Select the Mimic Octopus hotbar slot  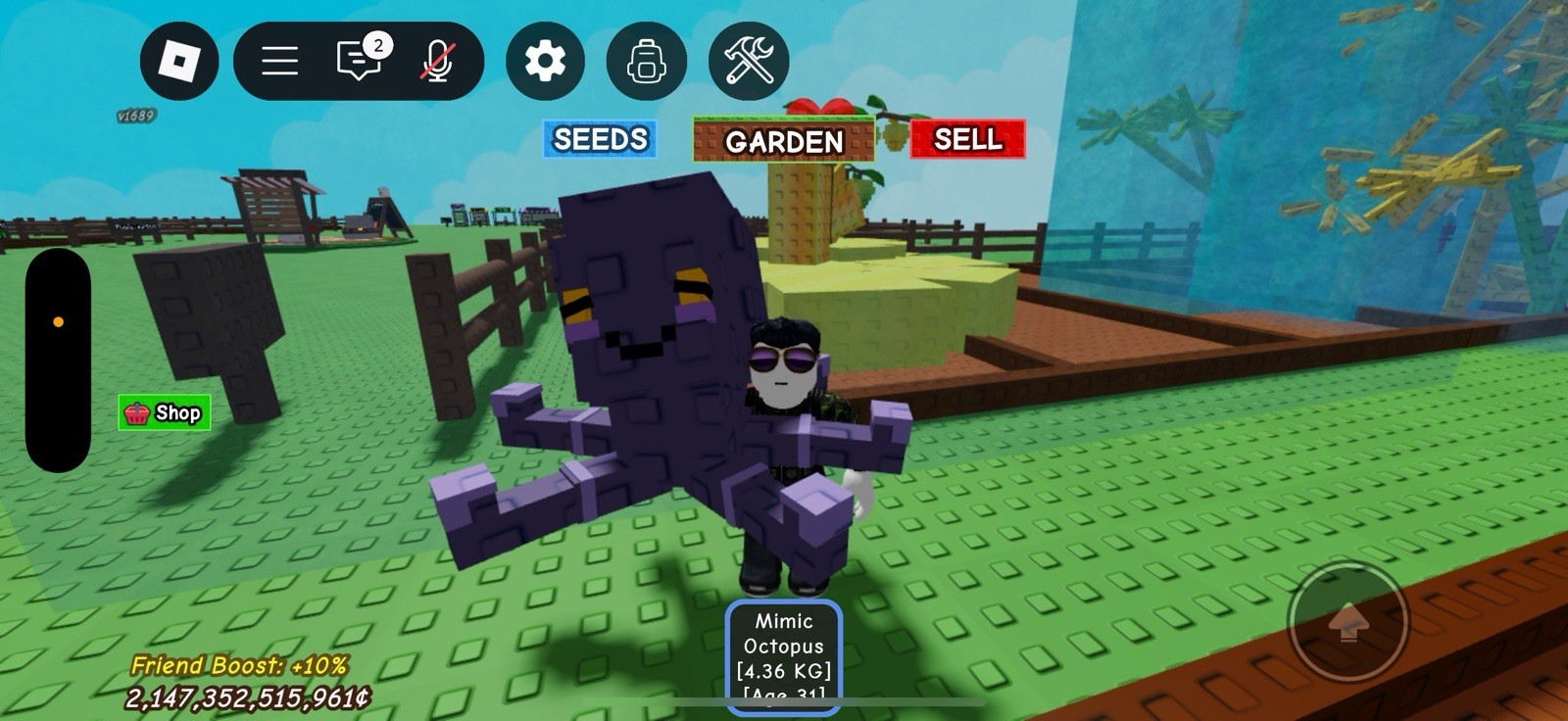tap(784, 656)
